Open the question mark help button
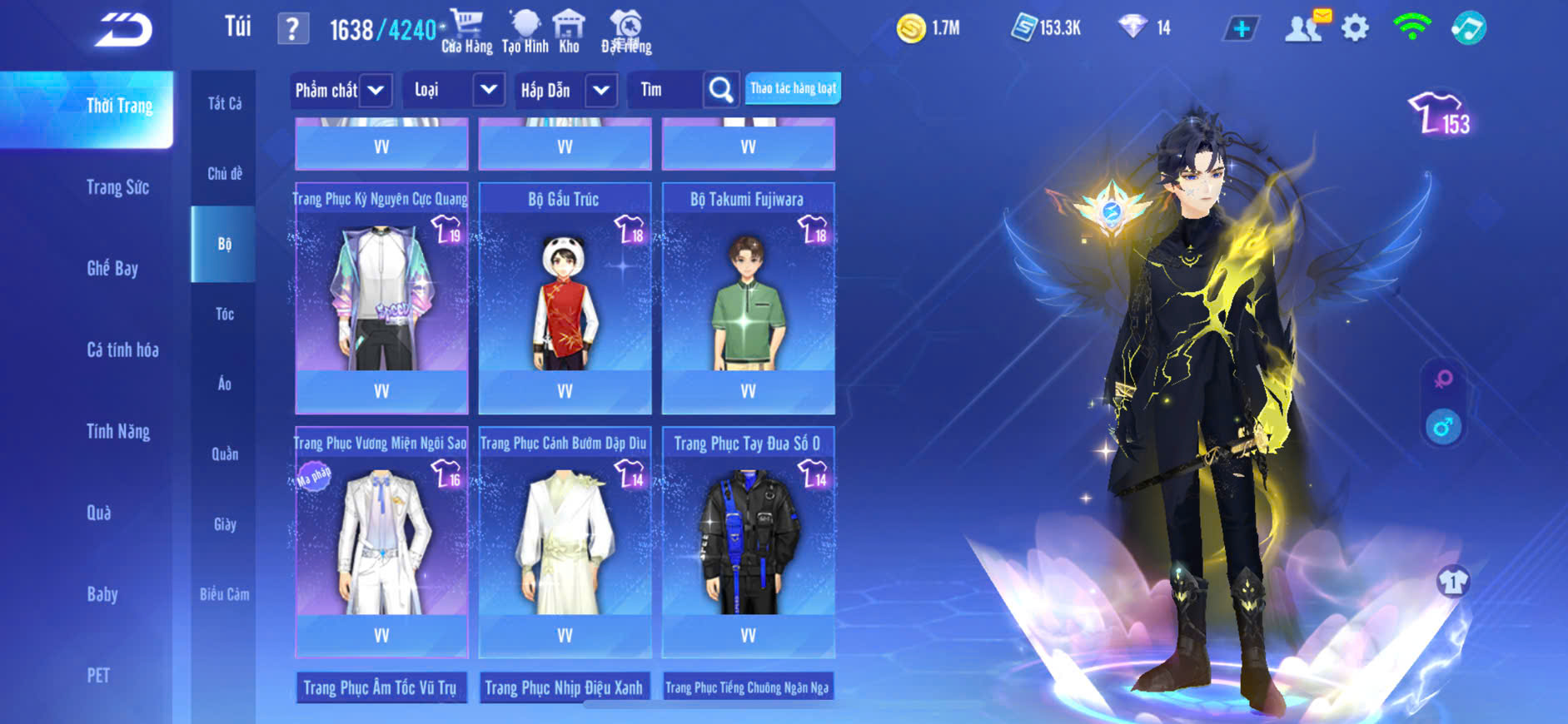 click(292, 29)
